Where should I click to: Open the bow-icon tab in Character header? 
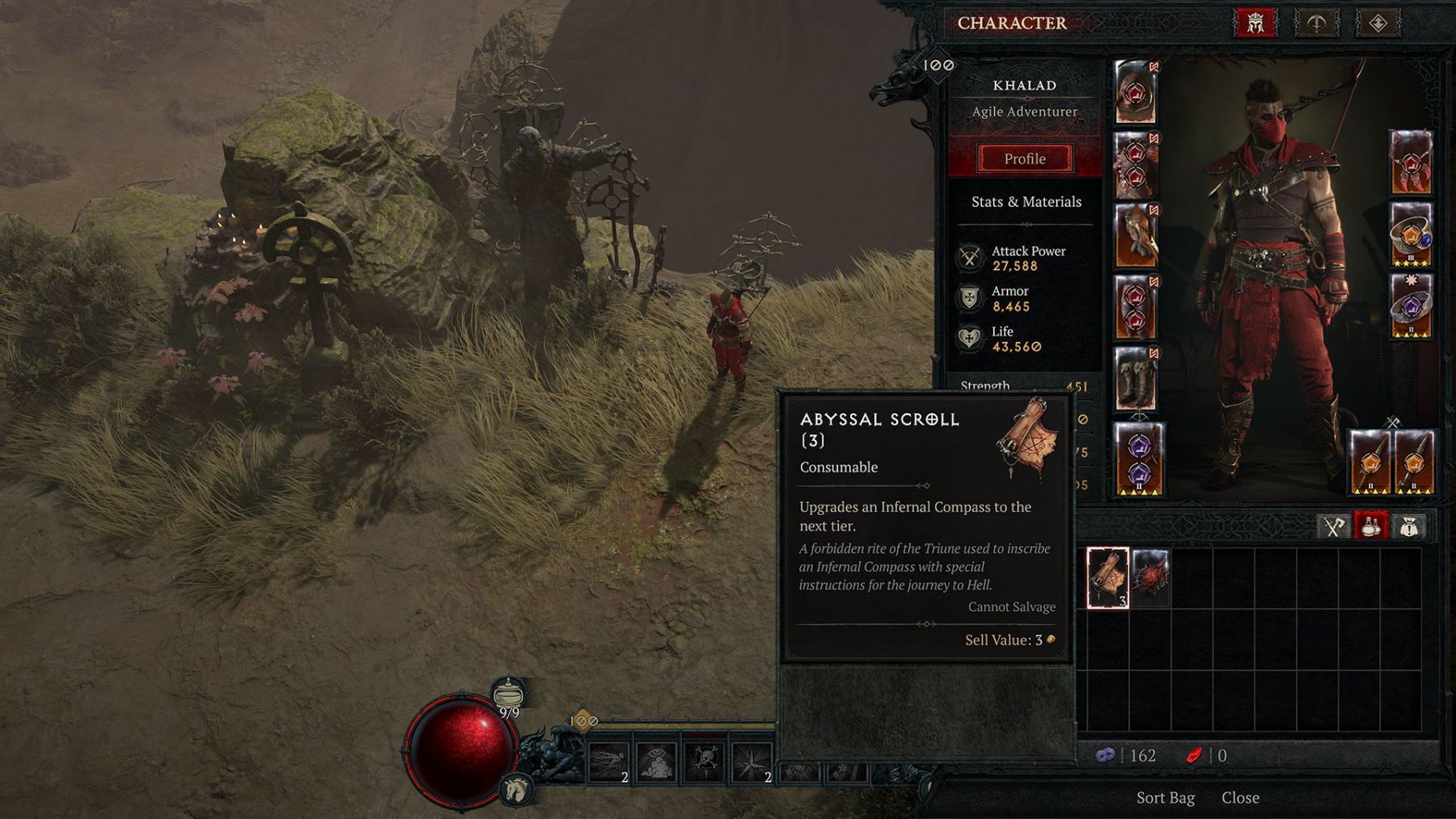[1316, 23]
